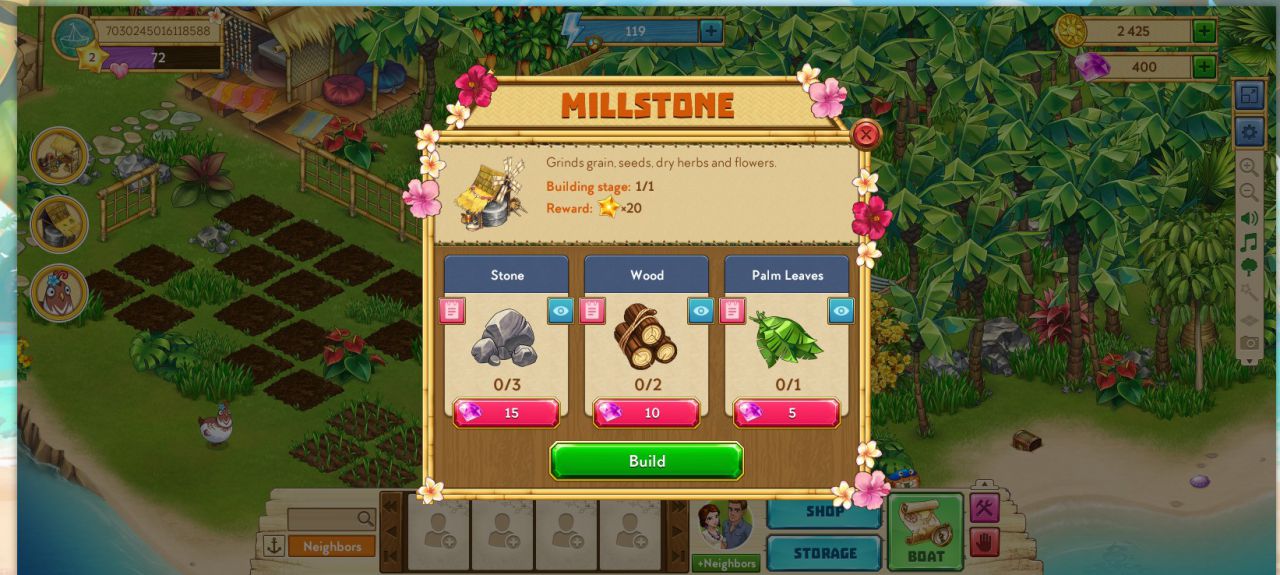Viewport: 1280px width, 575px height.
Task: Toggle the music note icon
Action: point(1249,243)
